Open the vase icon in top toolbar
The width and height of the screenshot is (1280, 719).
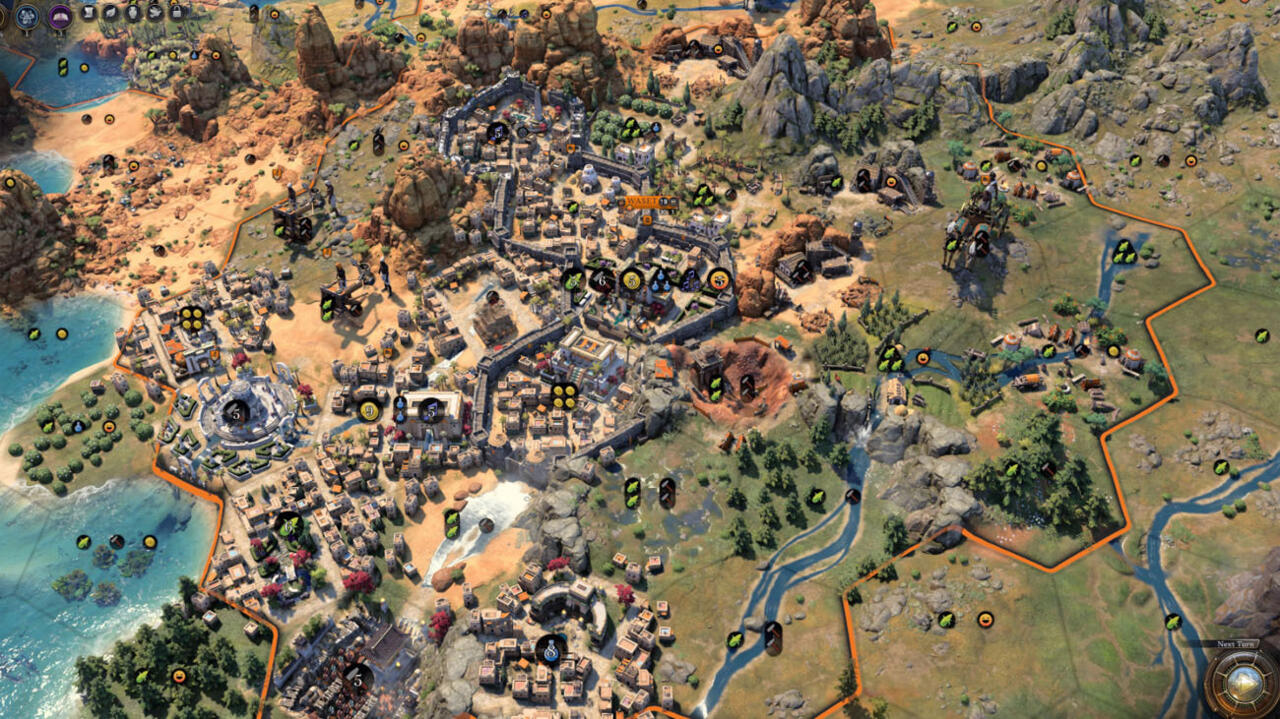point(133,13)
